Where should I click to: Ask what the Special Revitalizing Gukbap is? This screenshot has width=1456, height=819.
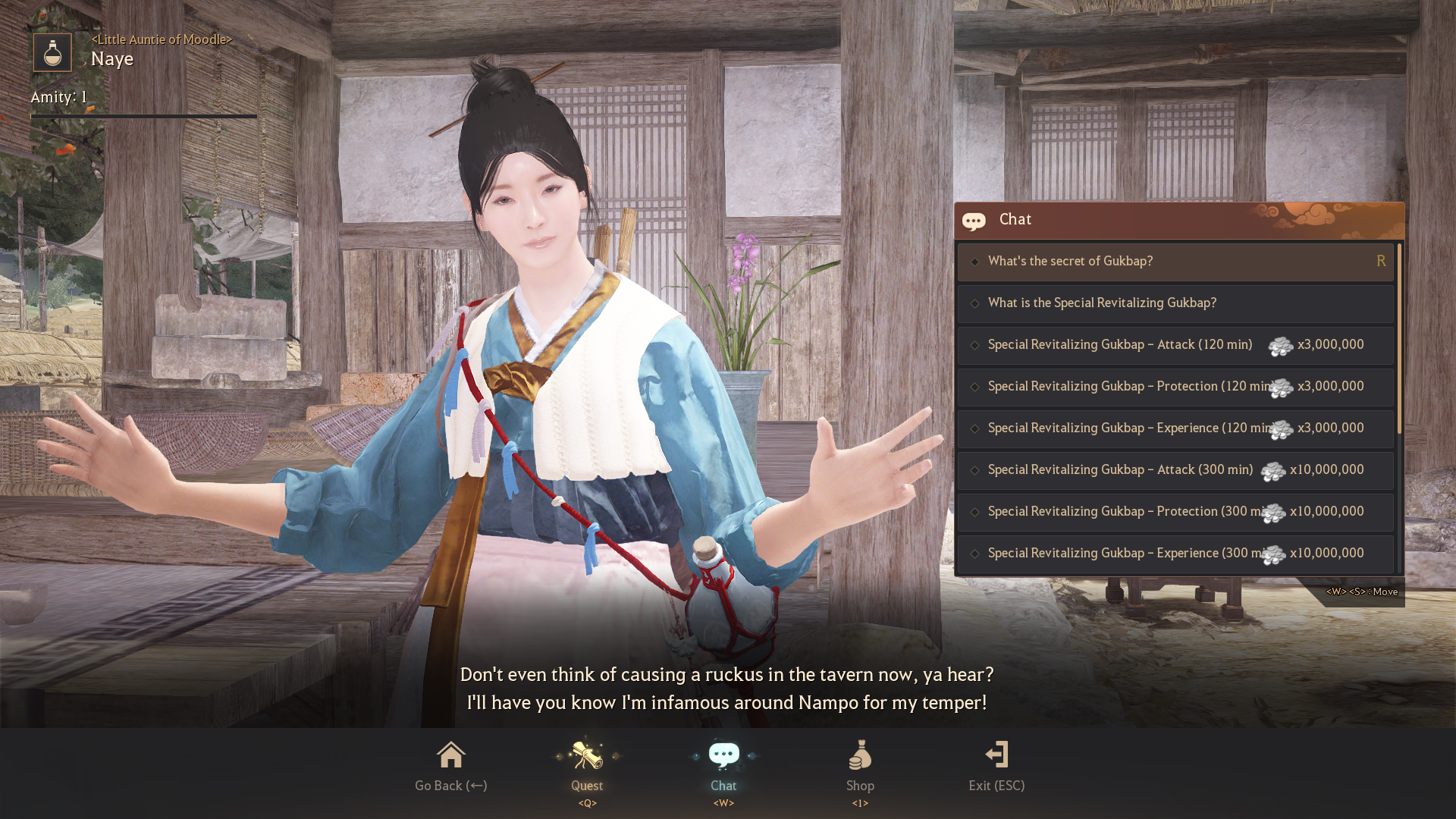(x=1175, y=303)
